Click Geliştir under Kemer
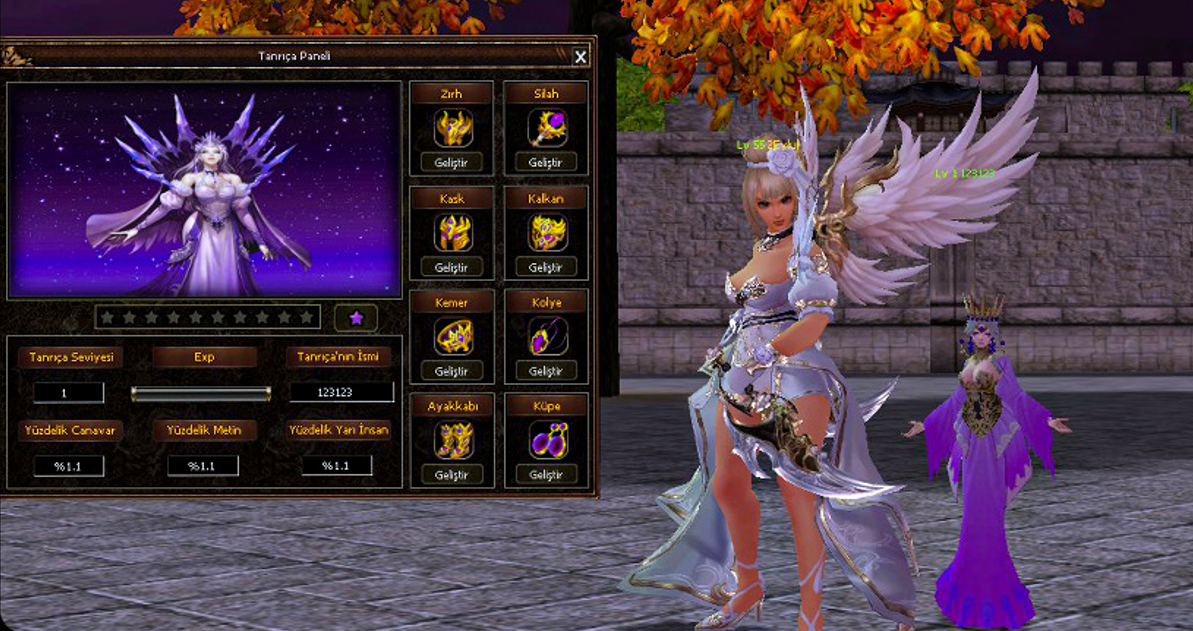This screenshot has height=631, width=1193. (x=451, y=372)
